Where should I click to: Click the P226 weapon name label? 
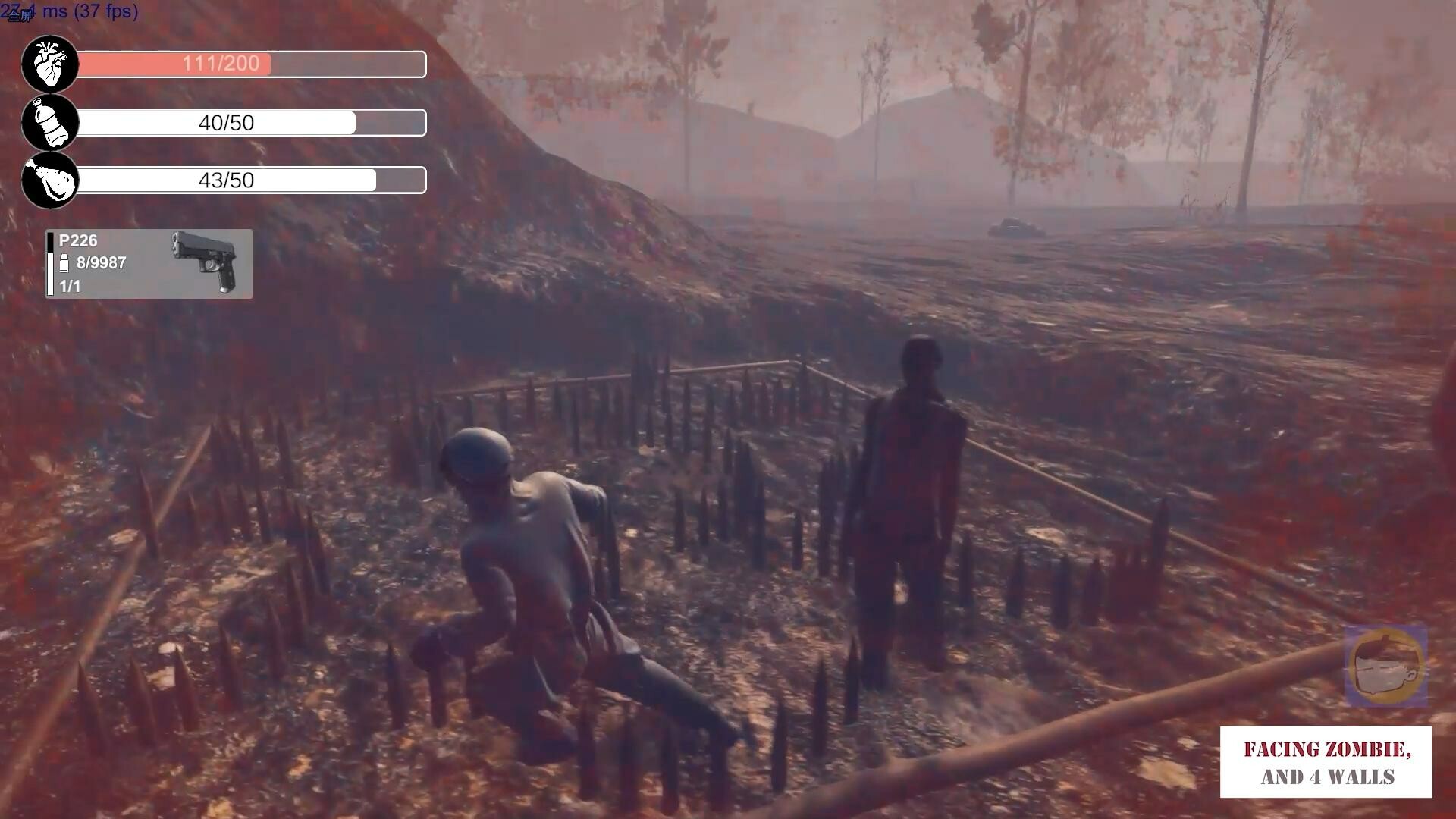click(77, 240)
